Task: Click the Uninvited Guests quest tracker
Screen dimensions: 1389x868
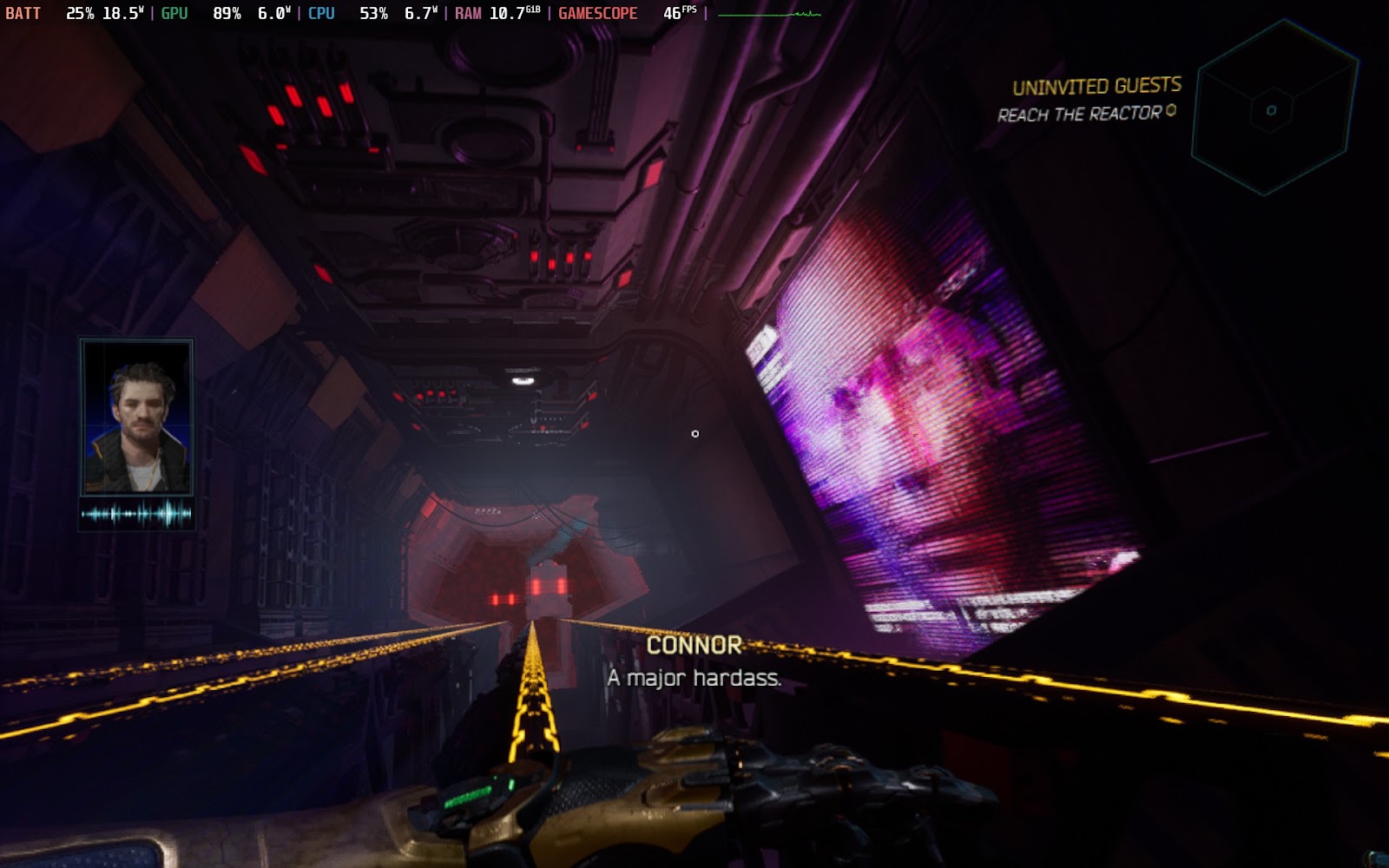Action: (1096, 86)
